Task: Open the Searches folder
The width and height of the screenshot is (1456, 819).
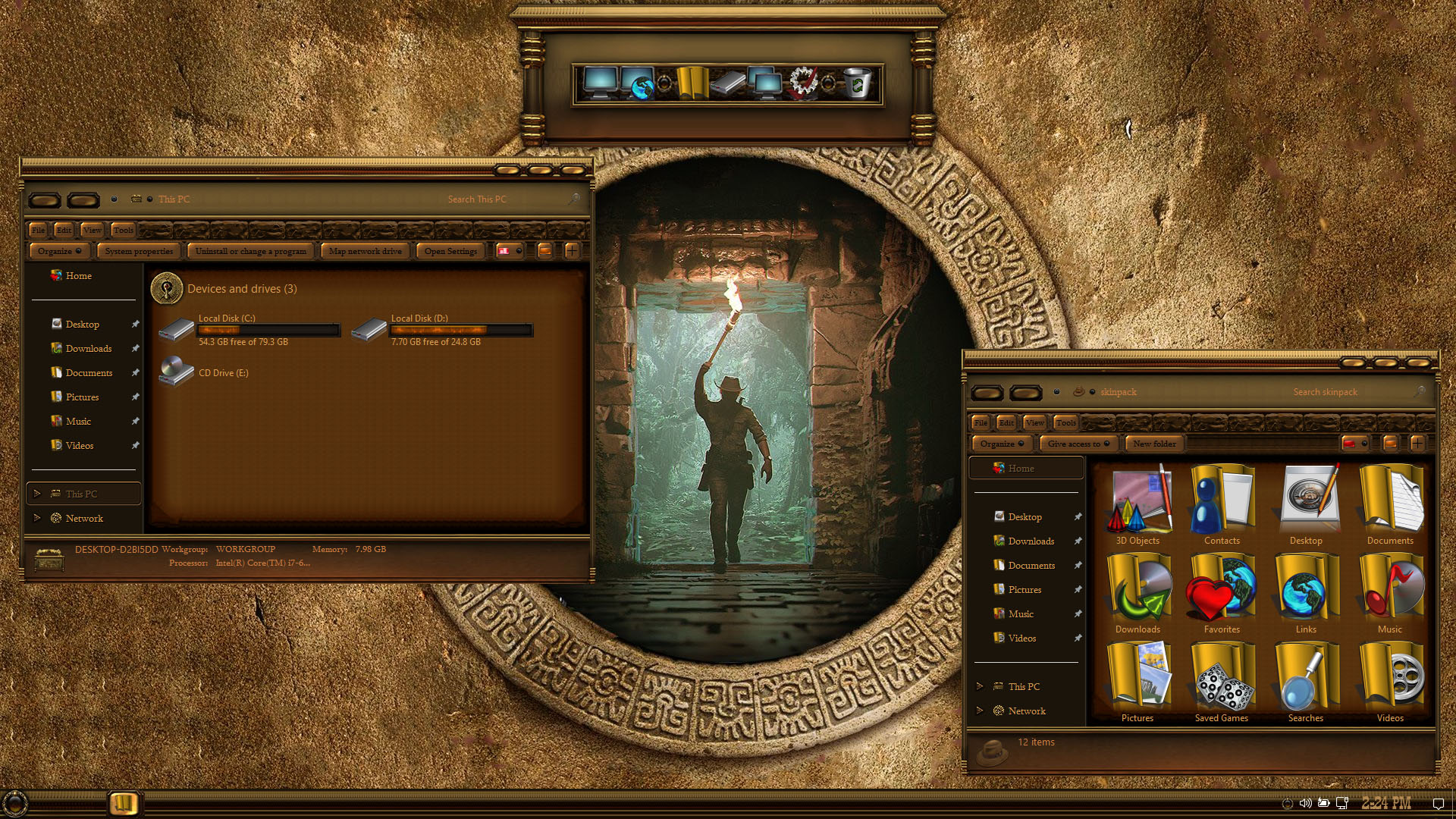Action: (1305, 681)
